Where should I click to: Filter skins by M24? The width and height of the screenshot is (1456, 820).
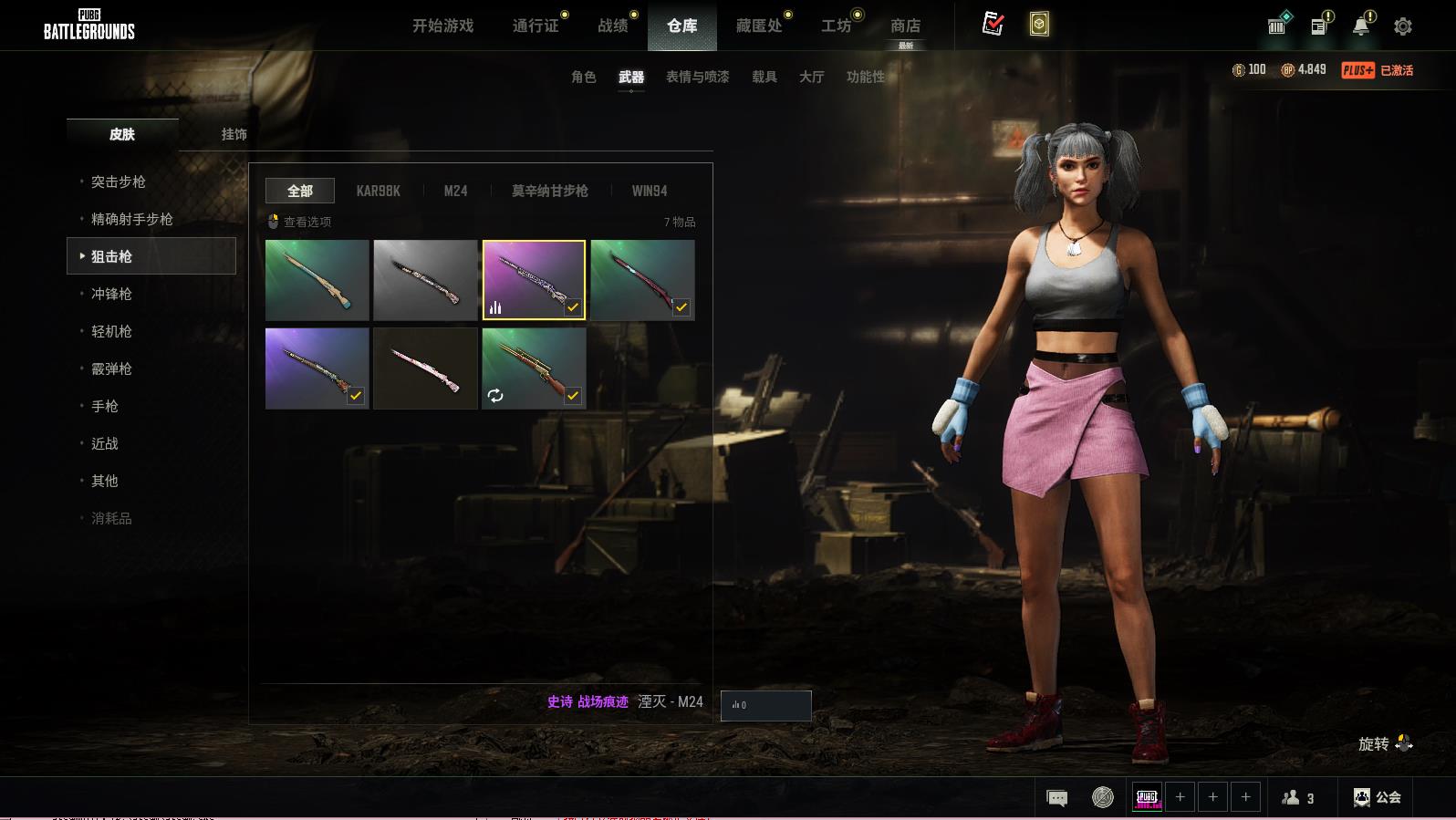[455, 191]
